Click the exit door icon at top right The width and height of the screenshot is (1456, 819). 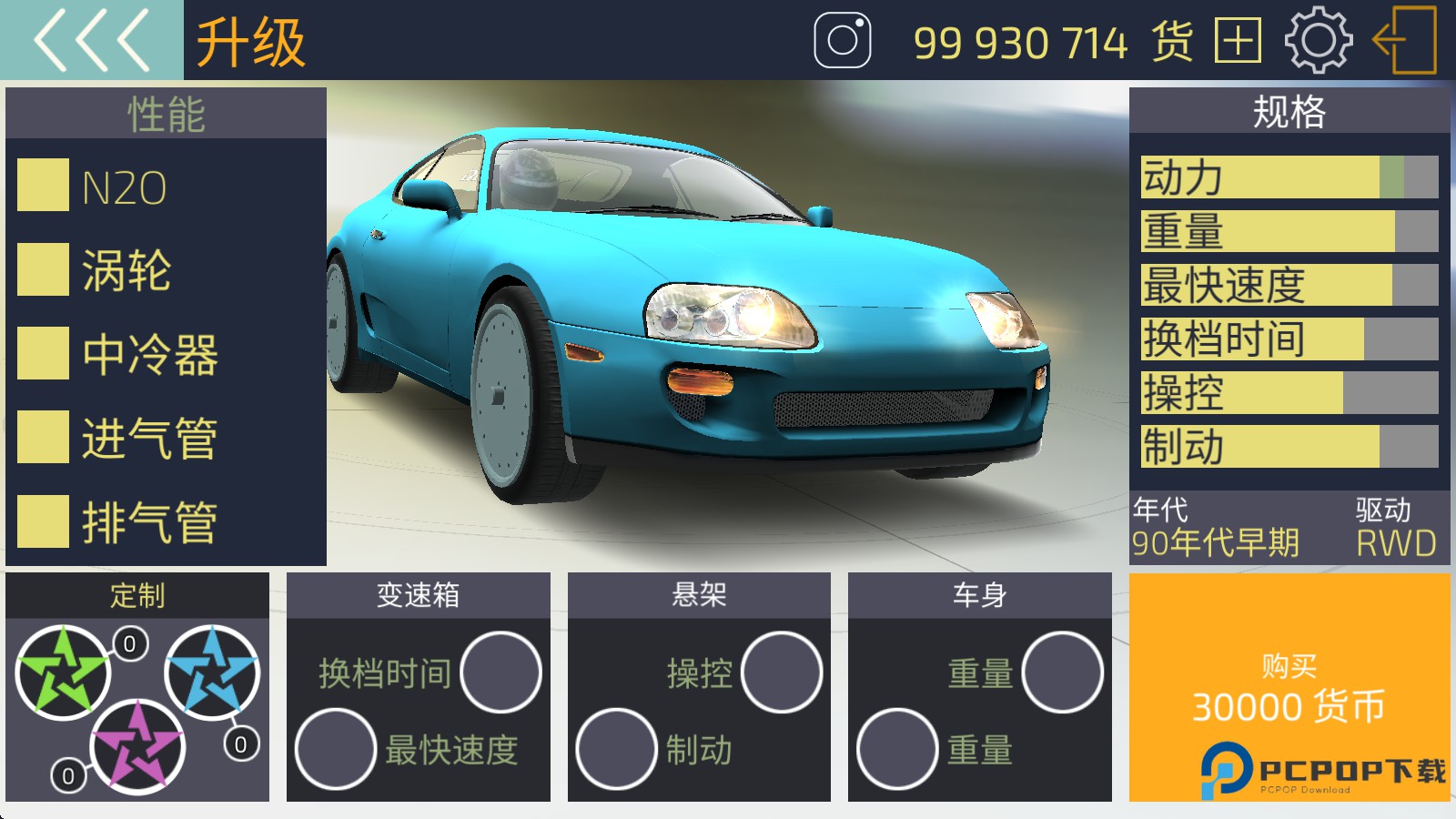tap(1399, 41)
